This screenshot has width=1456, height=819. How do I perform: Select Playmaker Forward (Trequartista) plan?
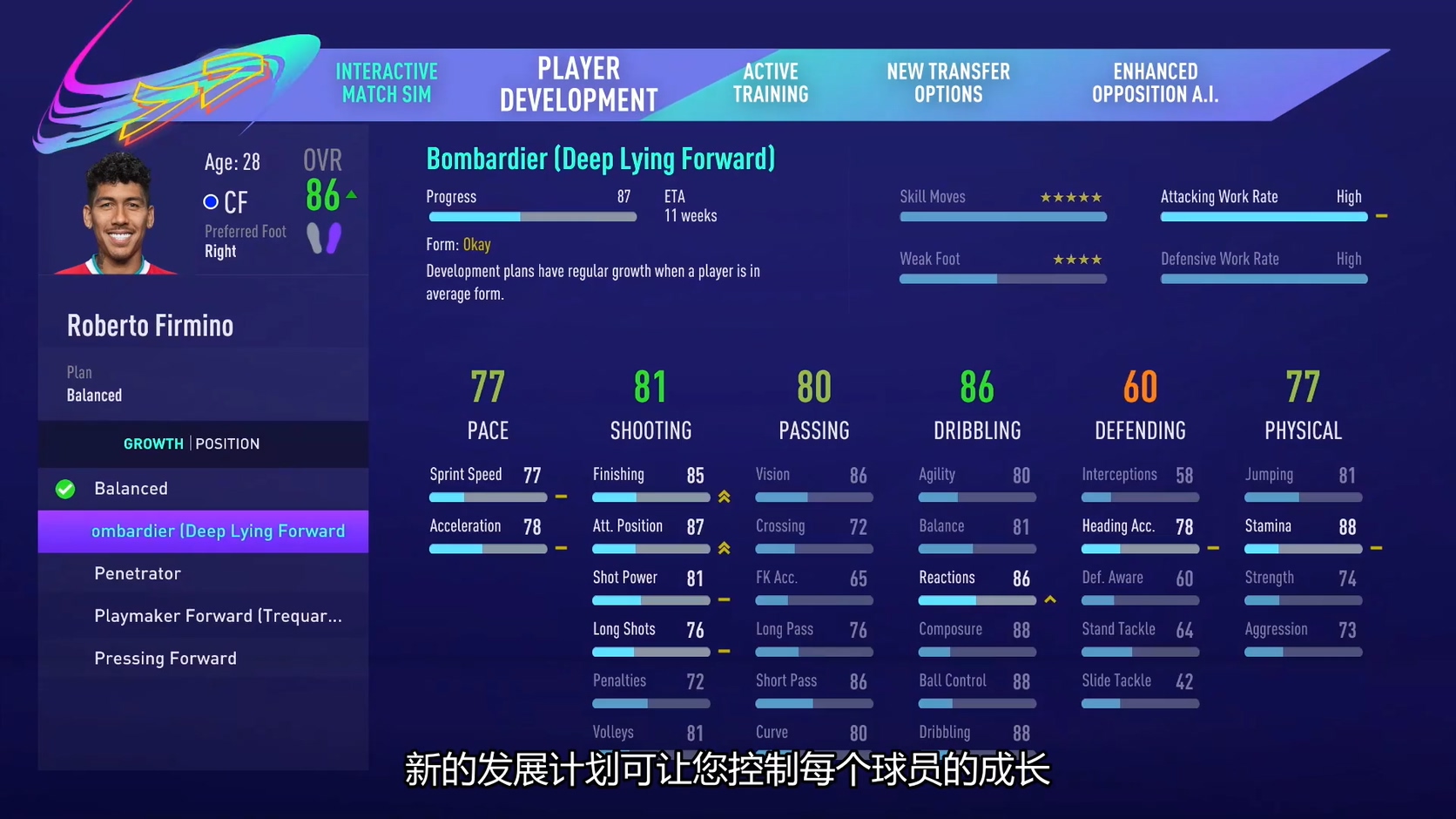click(x=218, y=616)
